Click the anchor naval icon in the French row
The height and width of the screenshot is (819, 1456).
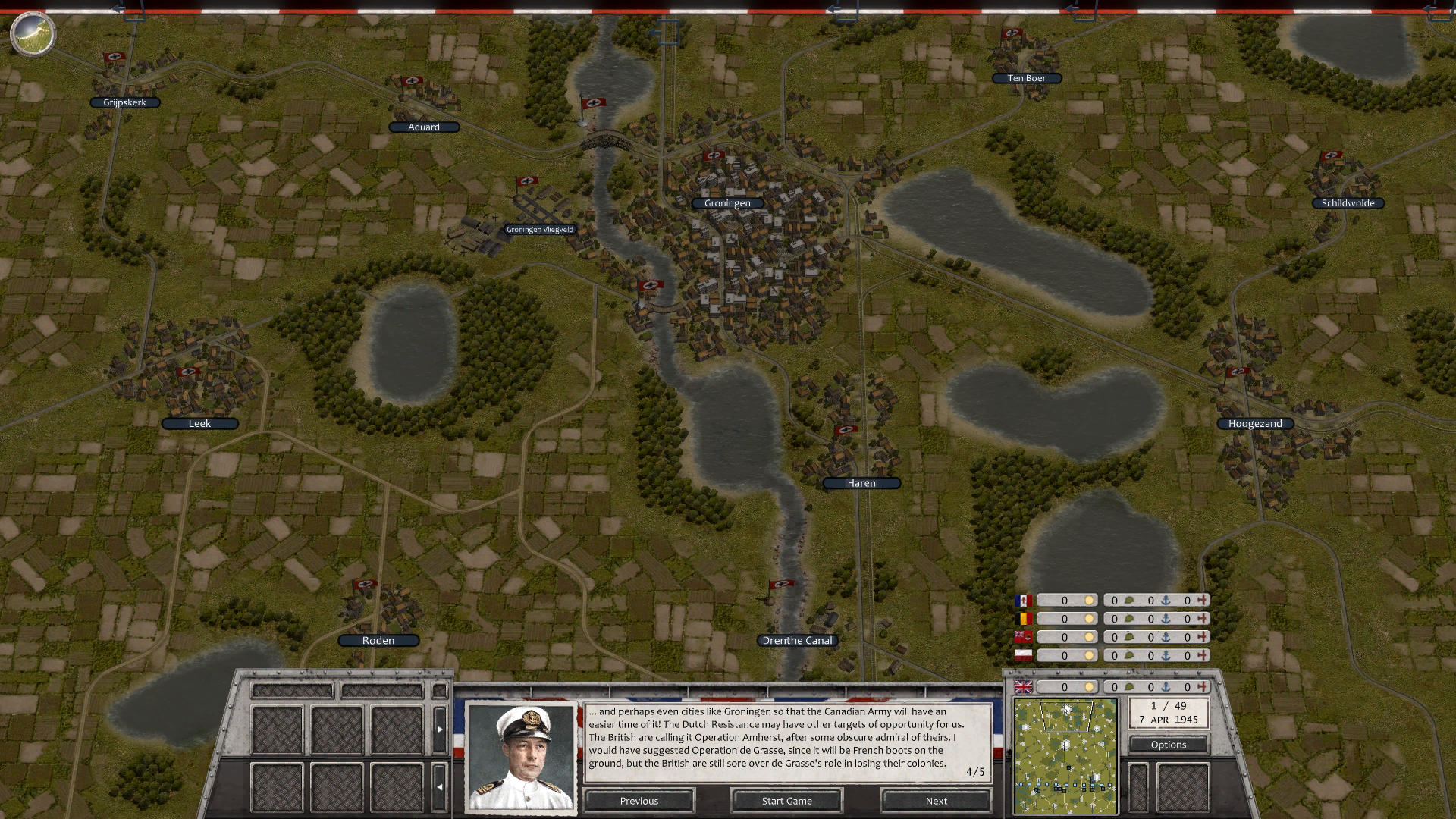click(1166, 601)
